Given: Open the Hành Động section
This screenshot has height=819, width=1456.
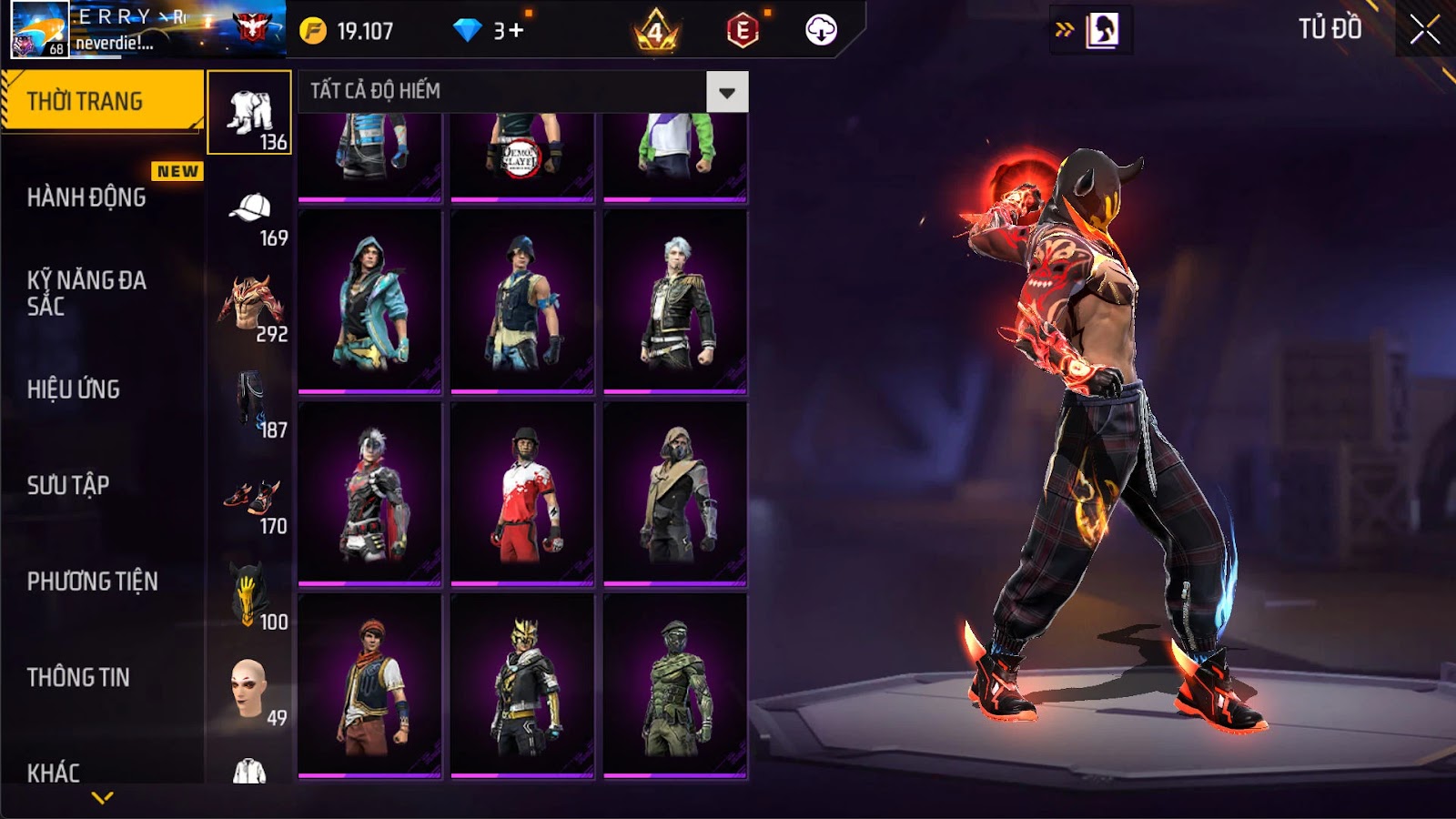Looking at the screenshot, I should point(86,197).
